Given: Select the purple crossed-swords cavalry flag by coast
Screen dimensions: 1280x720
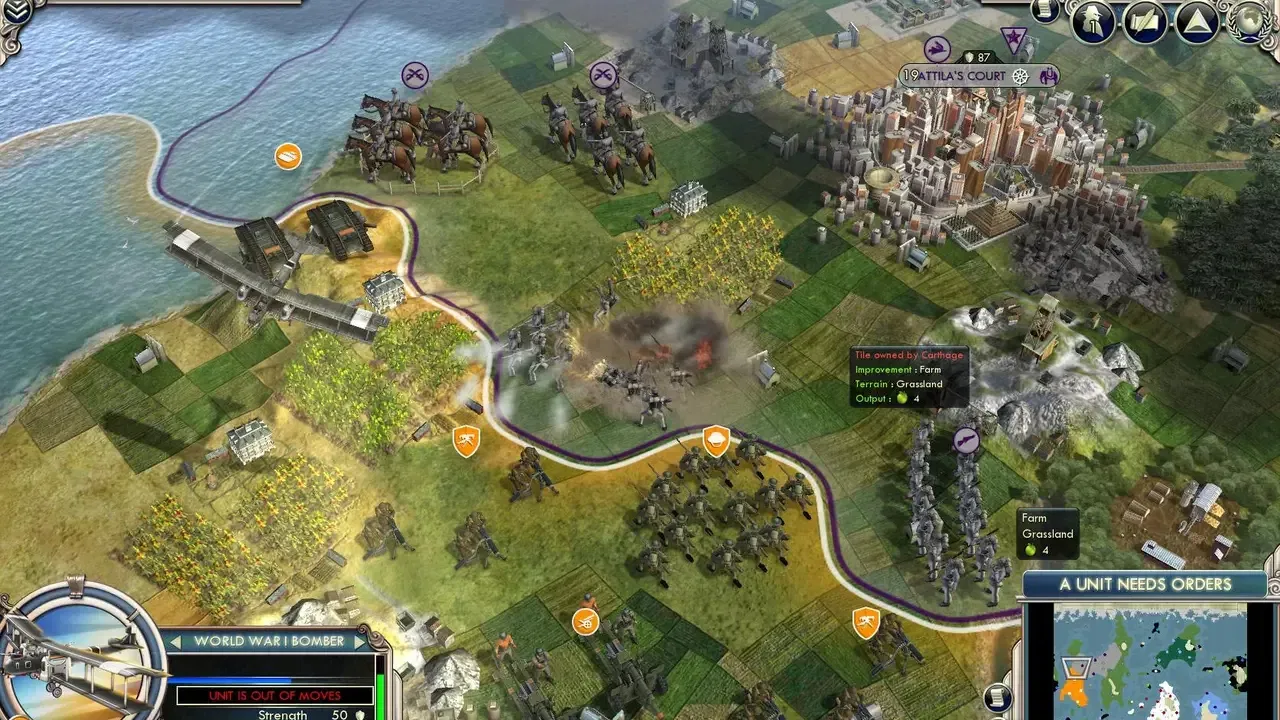Looking at the screenshot, I should pyautogui.click(x=415, y=74).
